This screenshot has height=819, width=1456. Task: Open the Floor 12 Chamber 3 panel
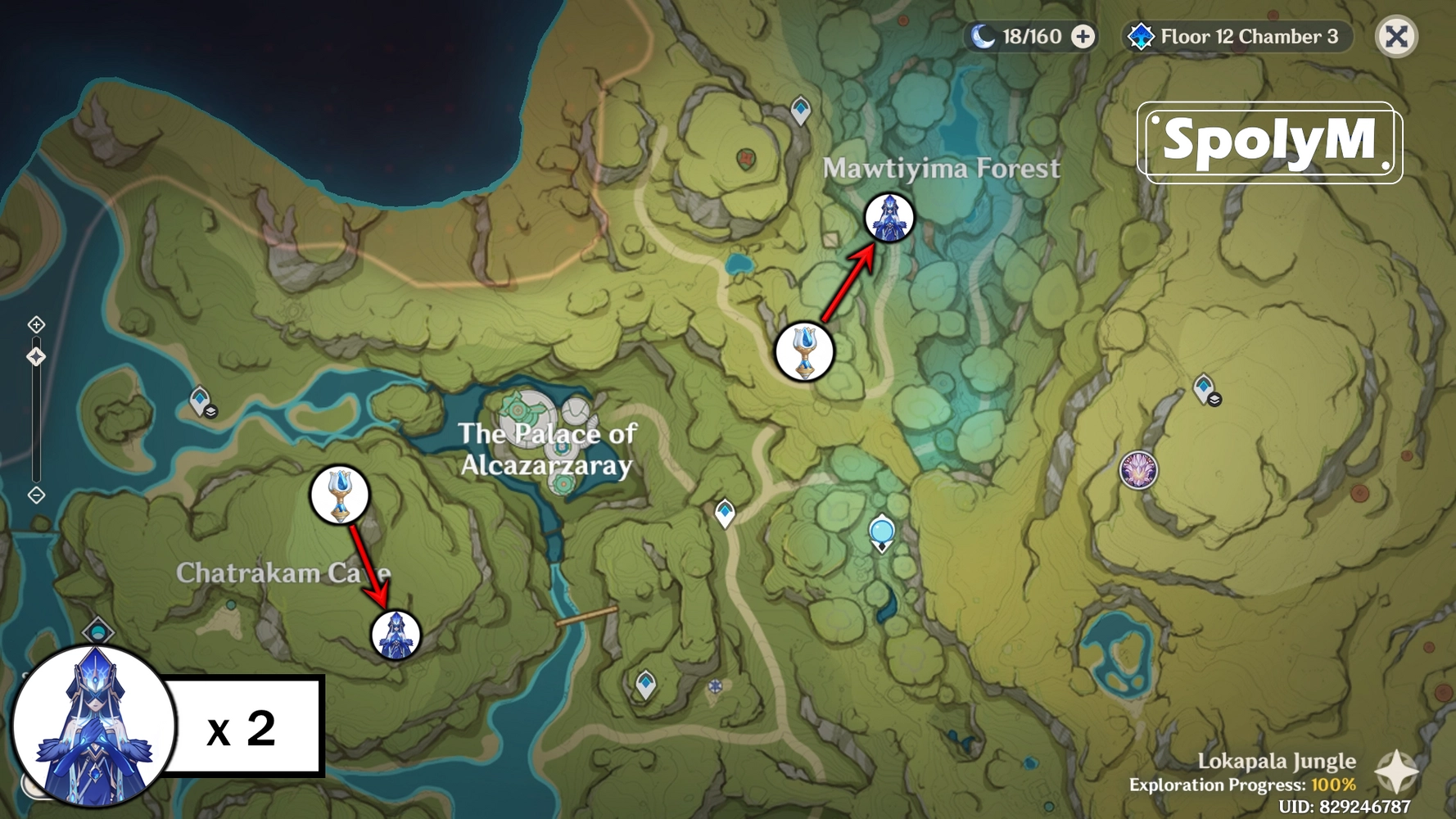pos(1247,36)
